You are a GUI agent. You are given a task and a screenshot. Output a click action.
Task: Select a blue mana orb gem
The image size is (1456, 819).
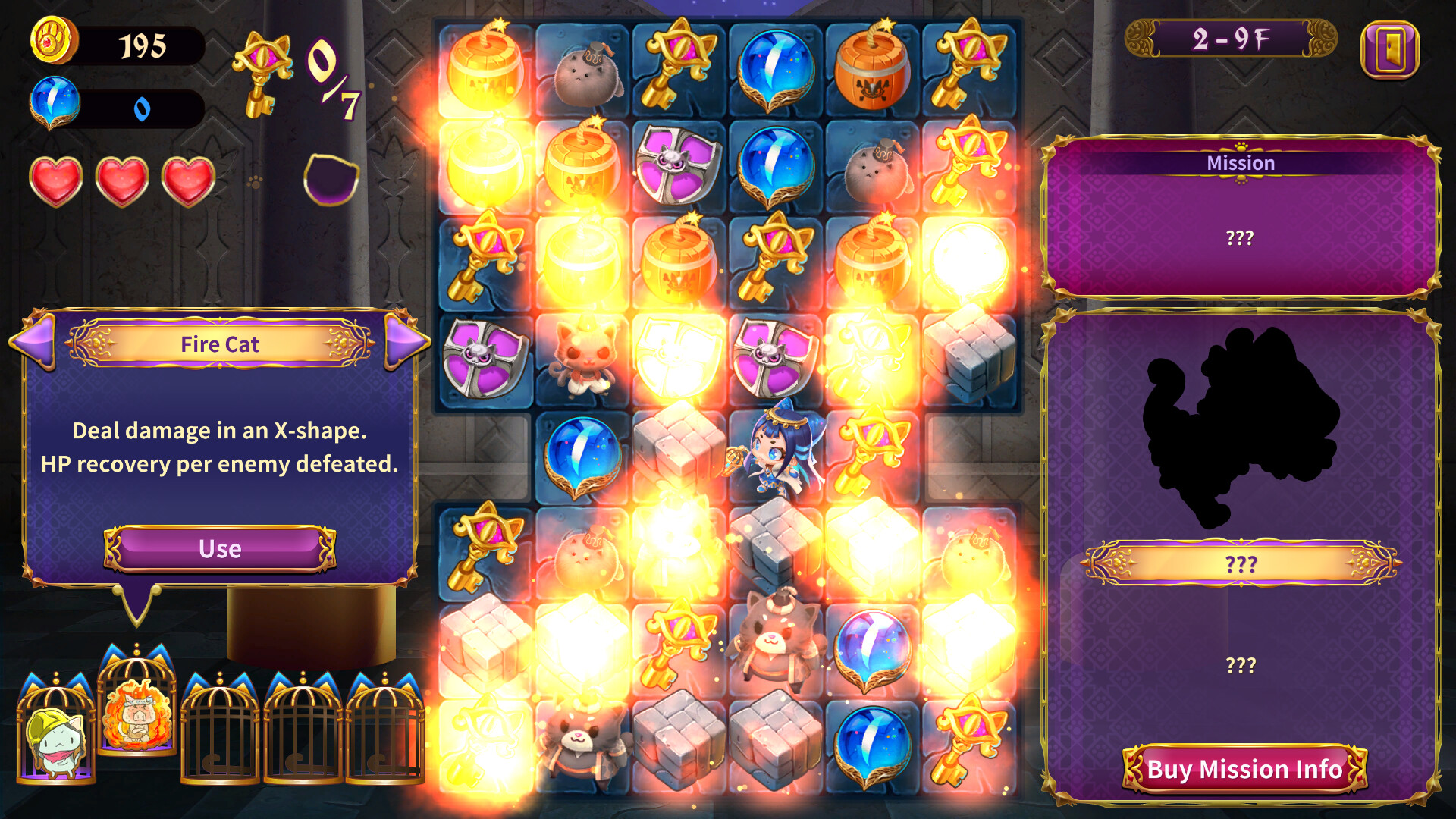(775, 67)
